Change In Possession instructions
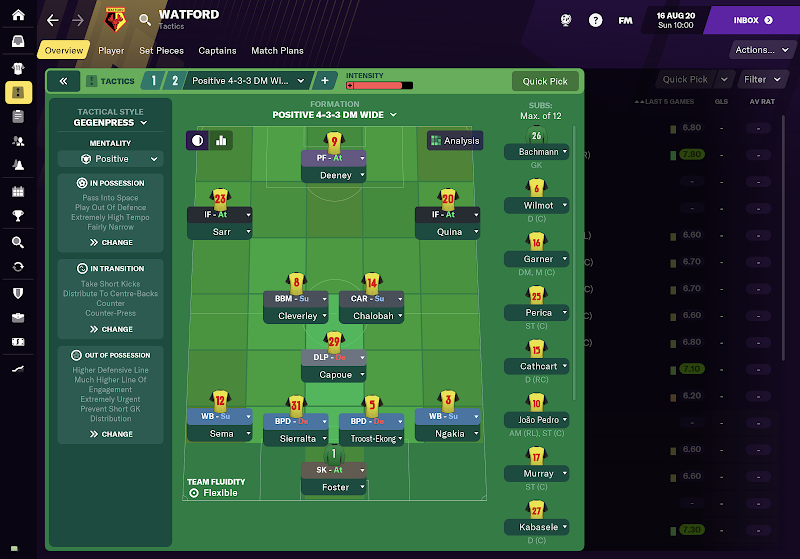Viewport: 800px width, 559px height. (110, 242)
